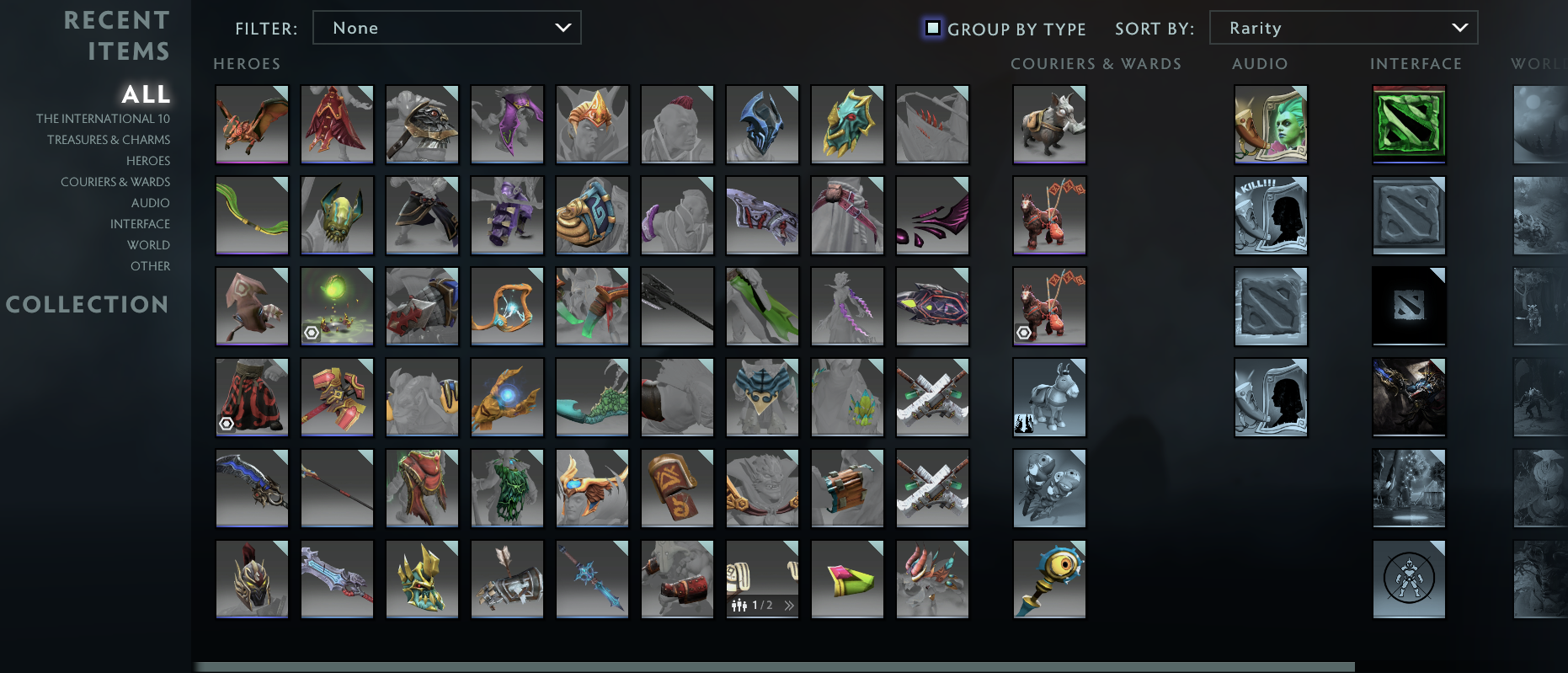Screen dimensions: 1568x673
Task: Open the FILTER dropdown set to None
Action: coord(446,27)
